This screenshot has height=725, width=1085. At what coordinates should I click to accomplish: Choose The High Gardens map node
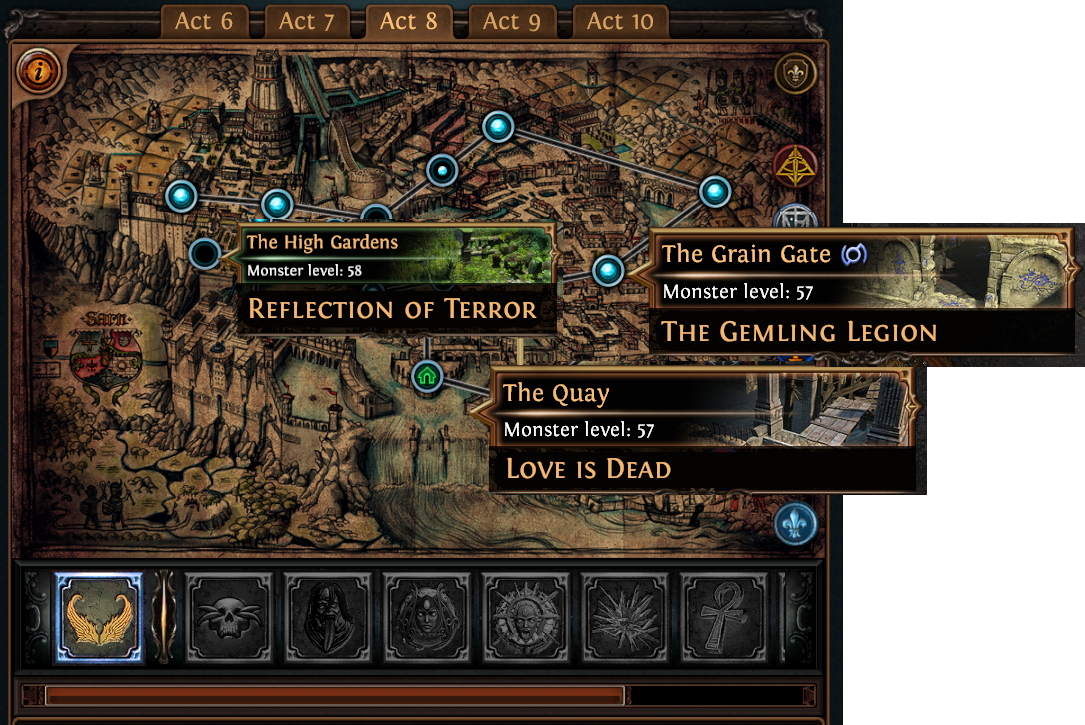click(x=205, y=254)
